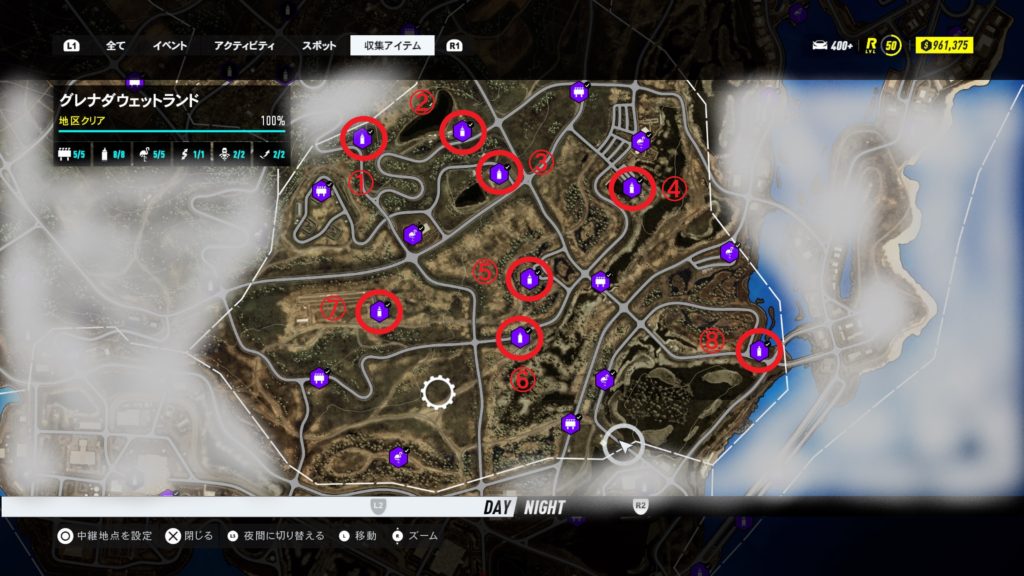This screenshot has height=576, width=1024.
Task: Click the circled collectible marker numbered ⑥
Action: point(520,337)
